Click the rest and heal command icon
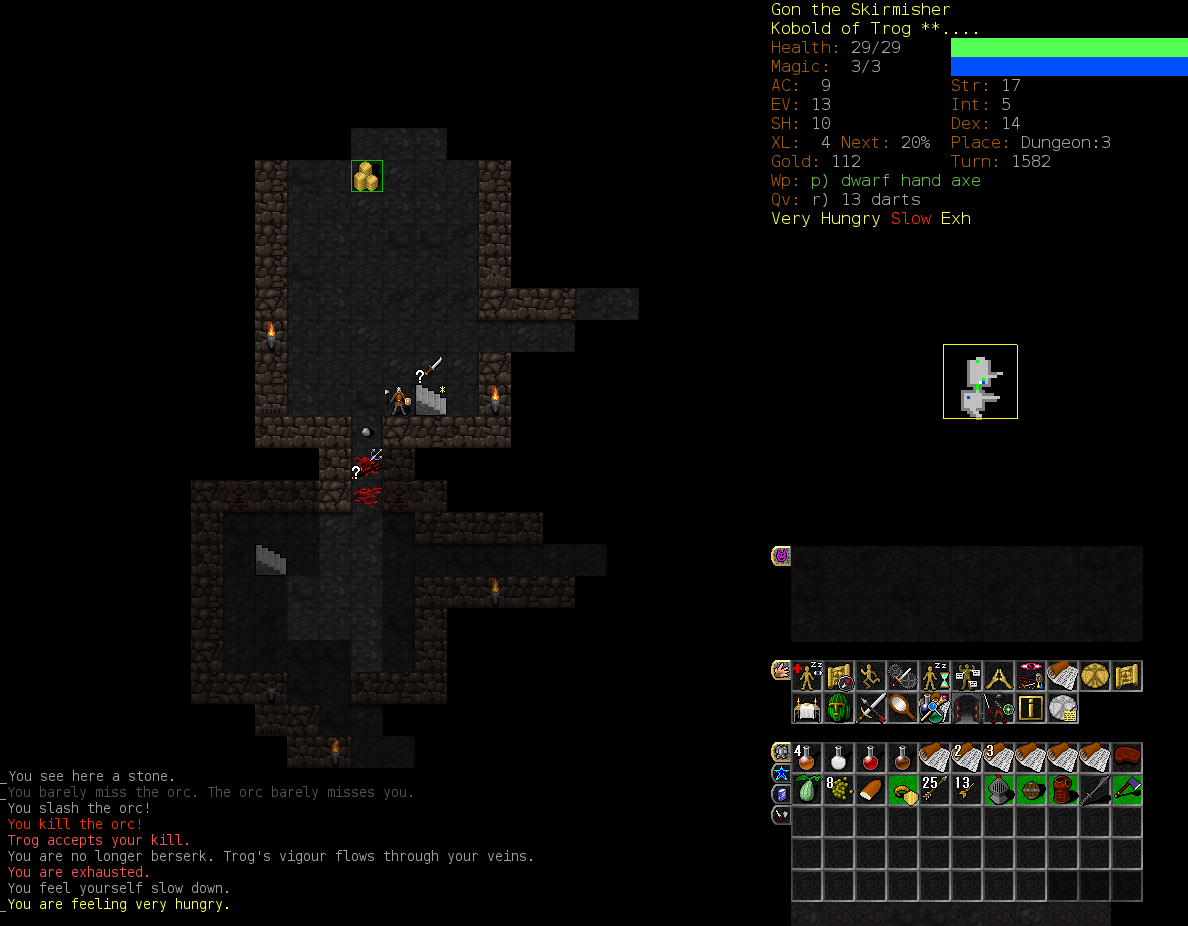This screenshot has width=1188, height=926. [x=807, y=677]
